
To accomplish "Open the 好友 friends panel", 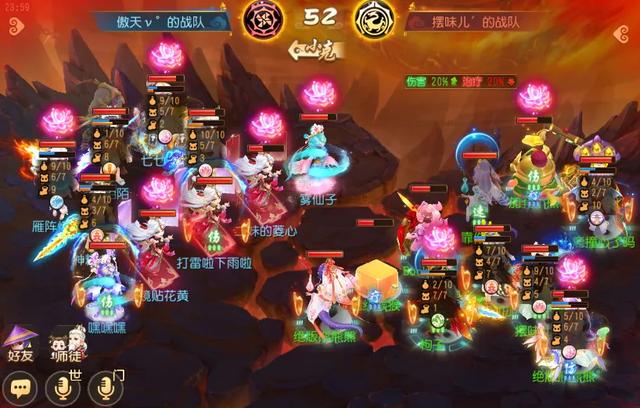I will point(22,345).
